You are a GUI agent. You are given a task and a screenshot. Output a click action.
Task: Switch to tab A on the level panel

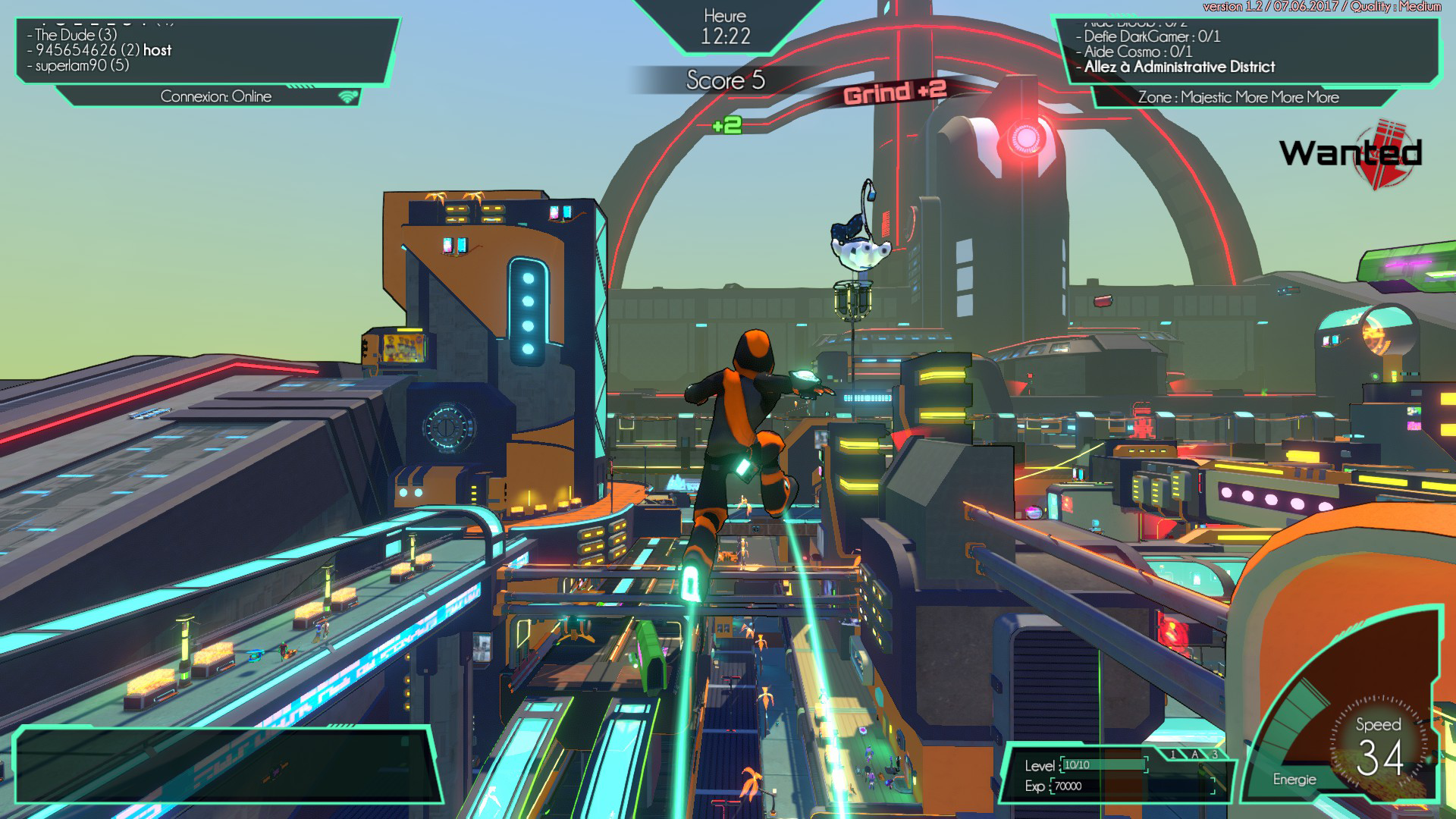(1194, 755)
